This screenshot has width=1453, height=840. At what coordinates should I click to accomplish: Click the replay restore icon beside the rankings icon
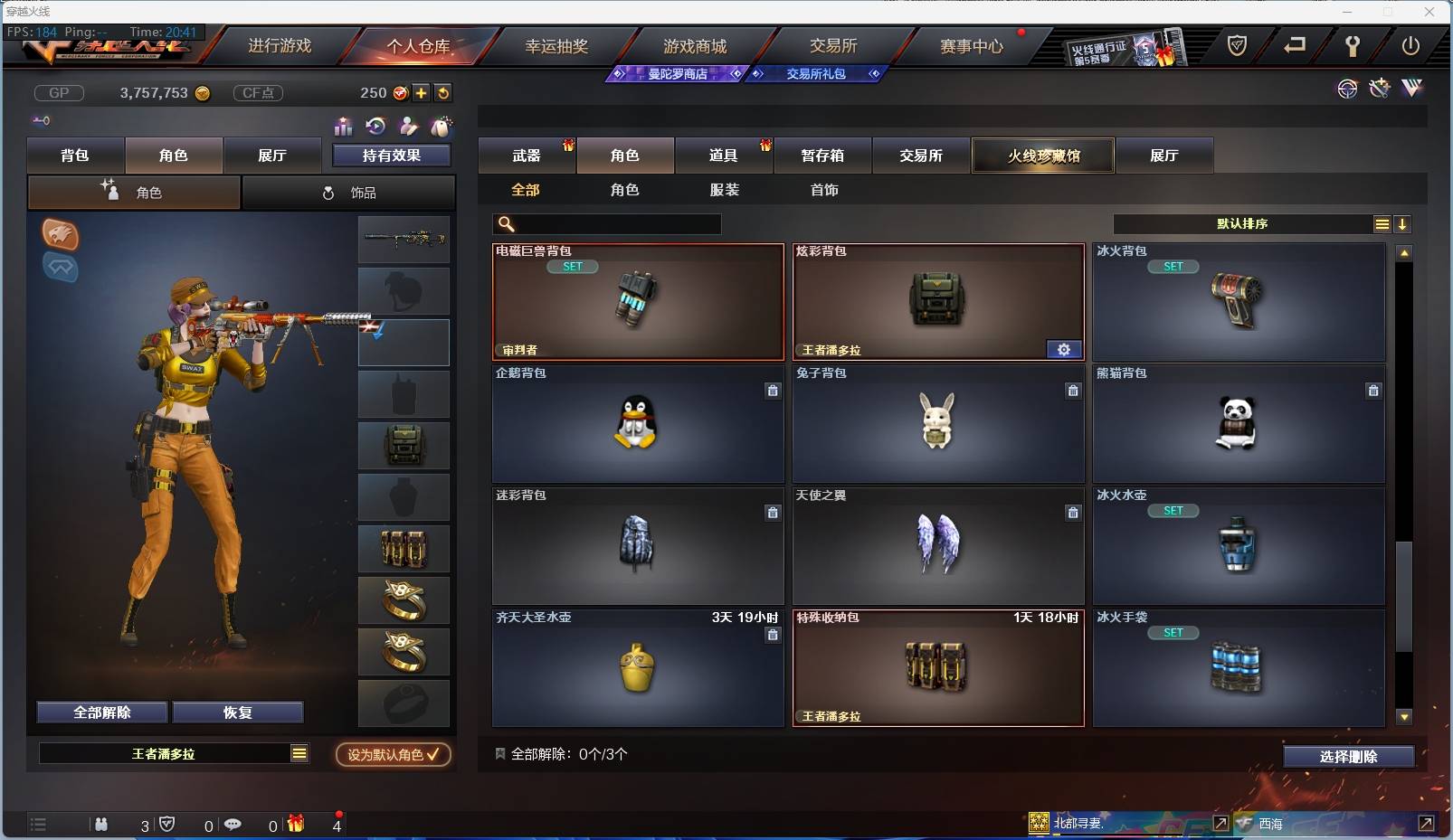point(377,127)
